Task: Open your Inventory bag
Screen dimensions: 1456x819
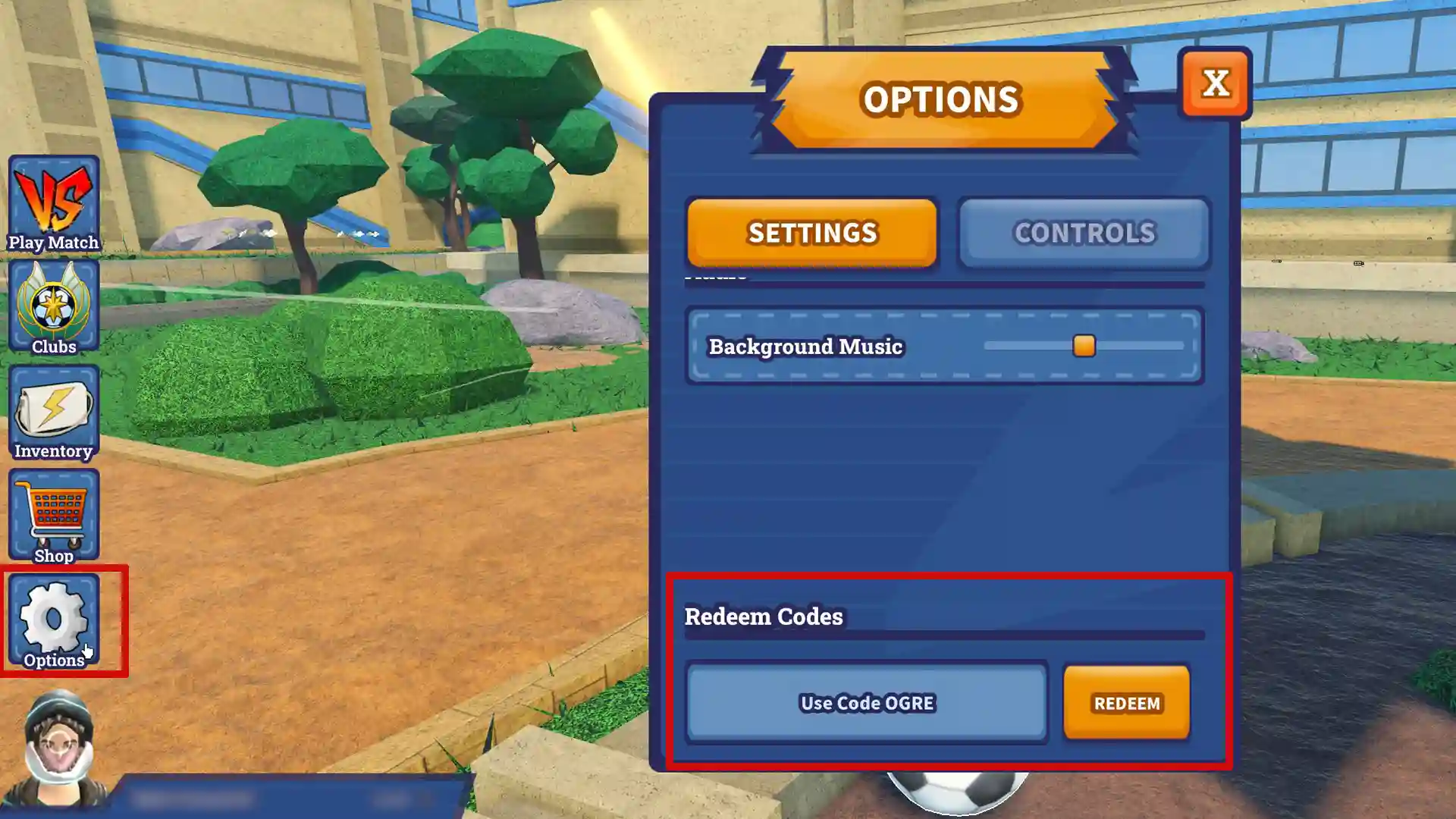Action: click(x=53, y=413)
